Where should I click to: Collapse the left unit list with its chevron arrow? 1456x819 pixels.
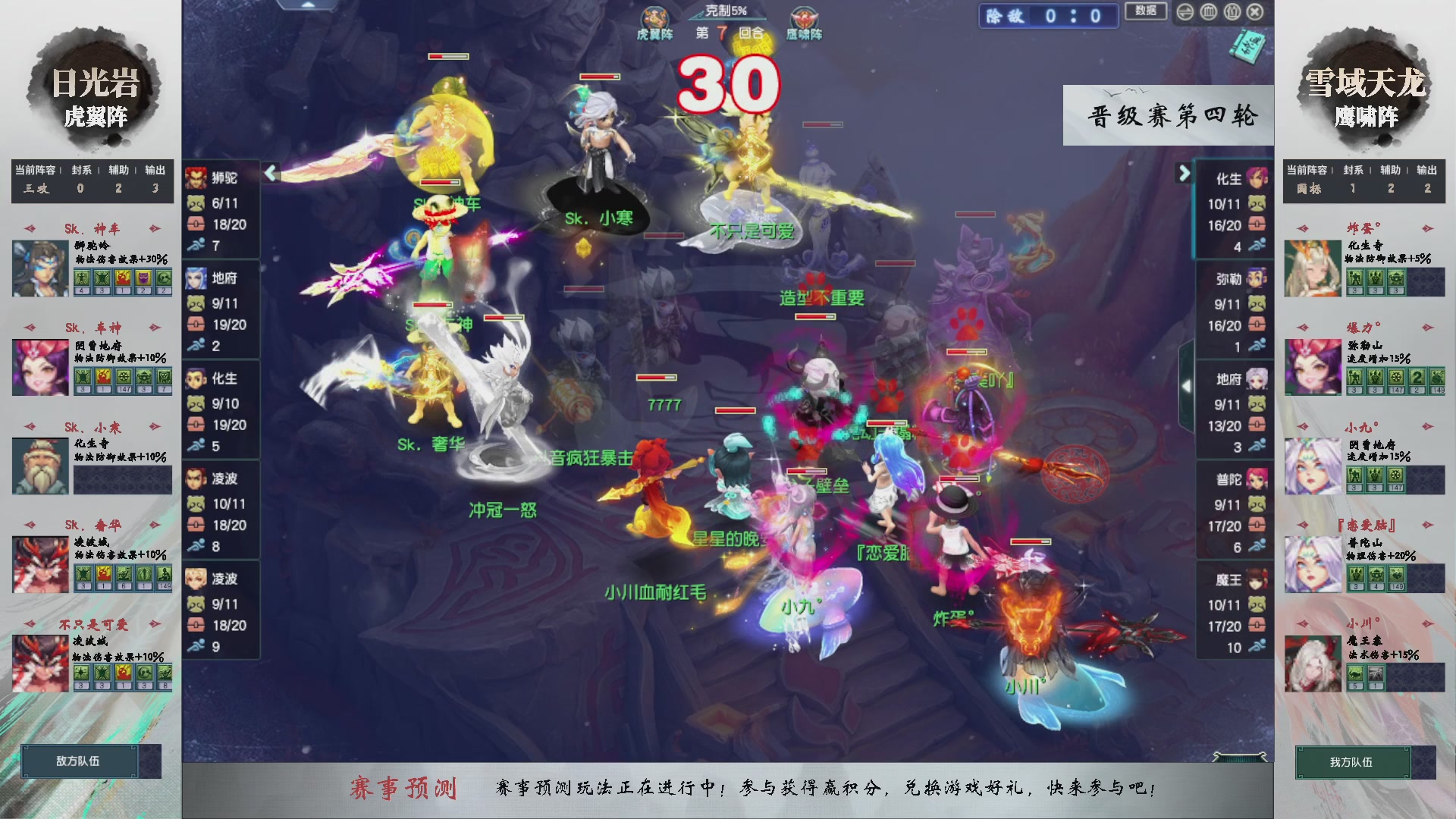click(x=269, y=173)
